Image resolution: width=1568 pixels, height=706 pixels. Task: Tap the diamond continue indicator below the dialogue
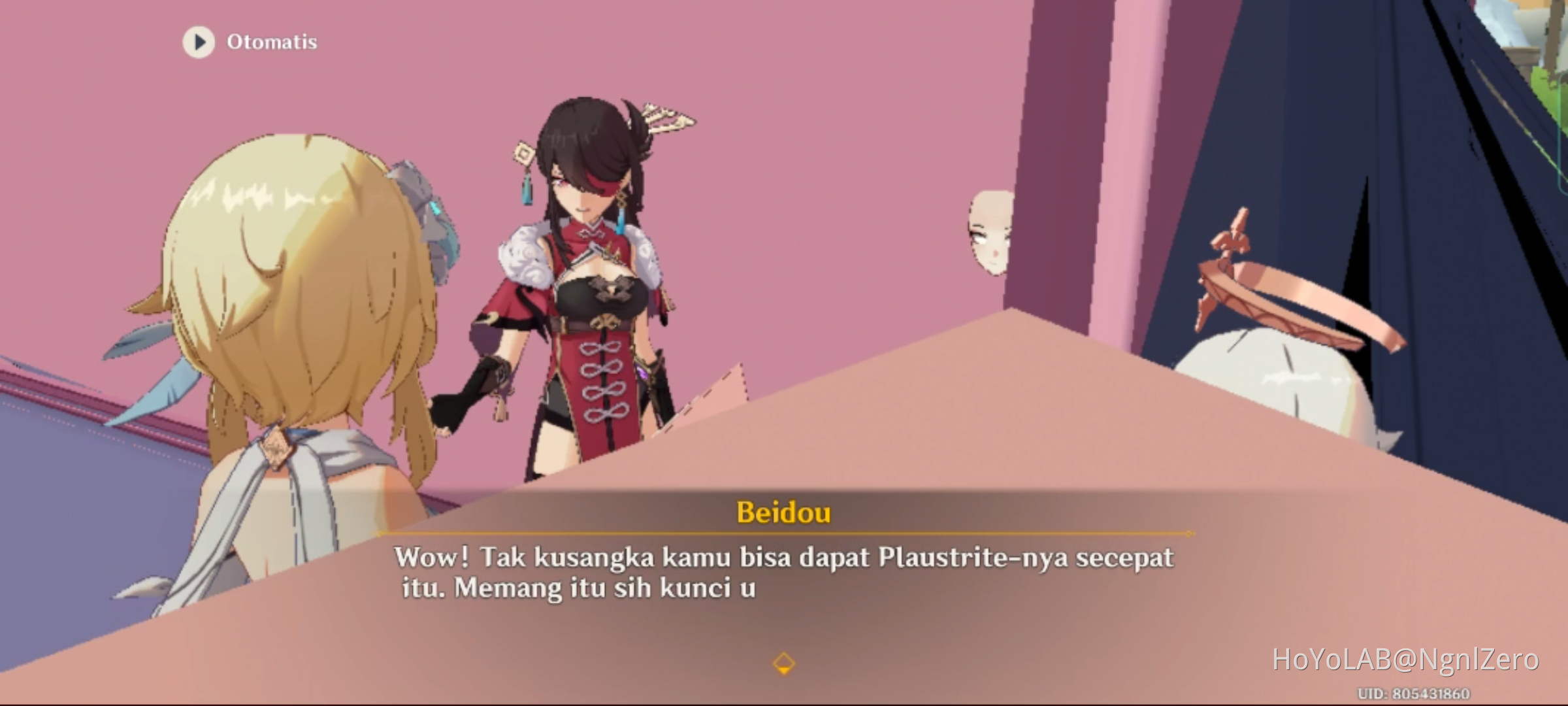[x=783, y=662]
